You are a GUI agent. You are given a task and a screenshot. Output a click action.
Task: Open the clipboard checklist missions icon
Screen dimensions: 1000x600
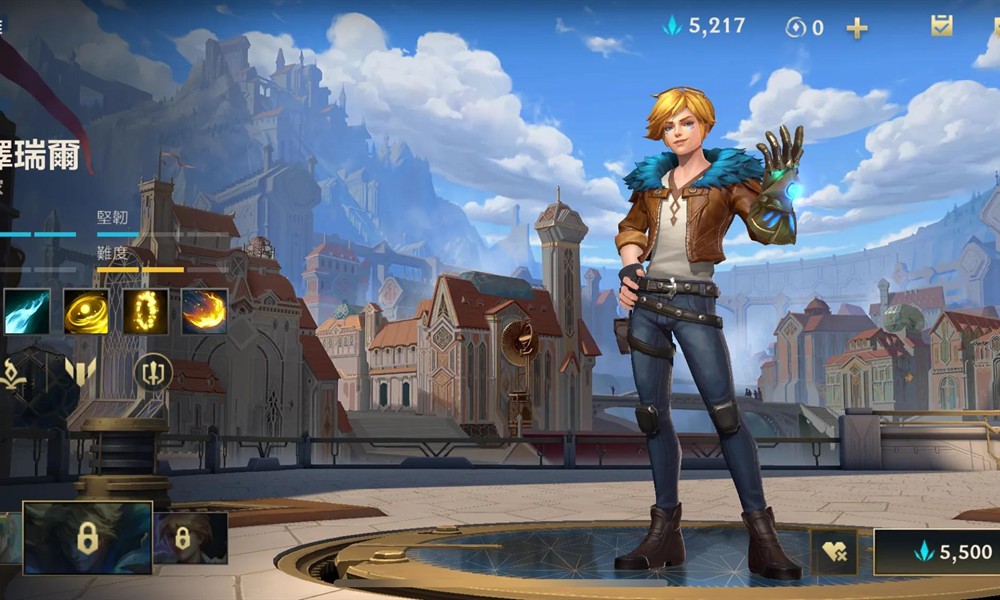(x=942, y=26)
